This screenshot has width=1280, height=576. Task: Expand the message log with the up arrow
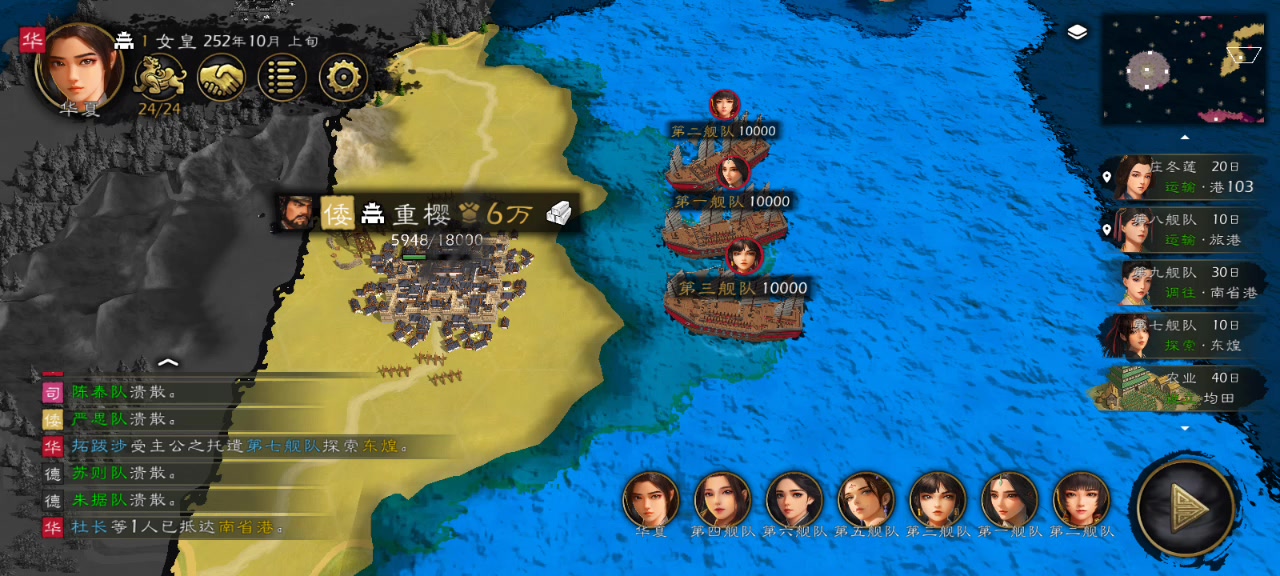coord(168,362)
